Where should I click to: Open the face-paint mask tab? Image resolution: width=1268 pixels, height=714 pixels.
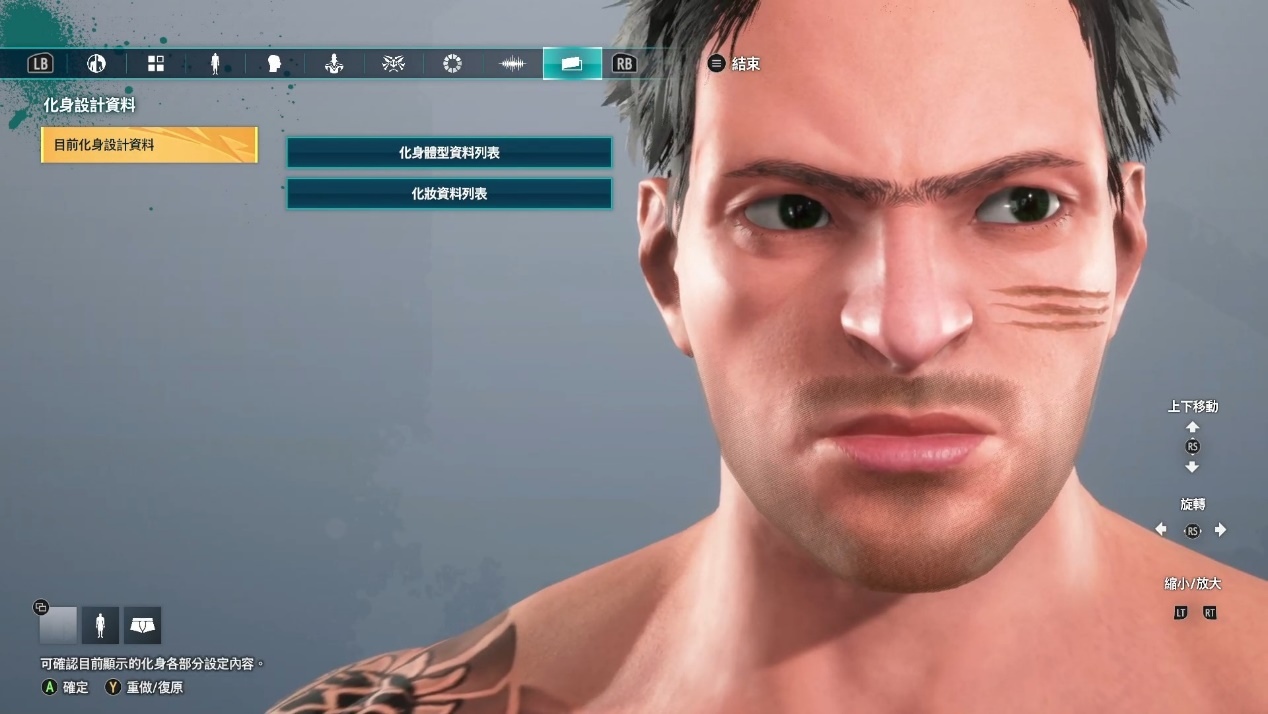[393, 64]
